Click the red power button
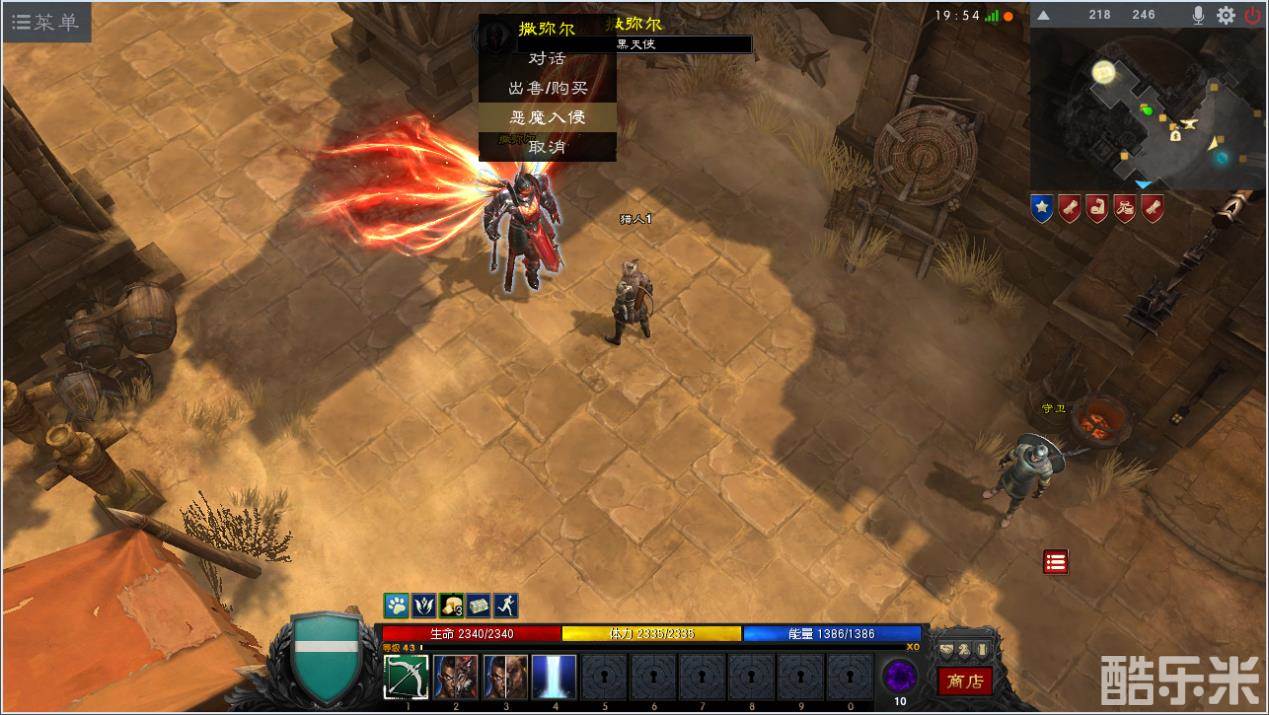This screenshot has height=715, width=1269. 1253,15
